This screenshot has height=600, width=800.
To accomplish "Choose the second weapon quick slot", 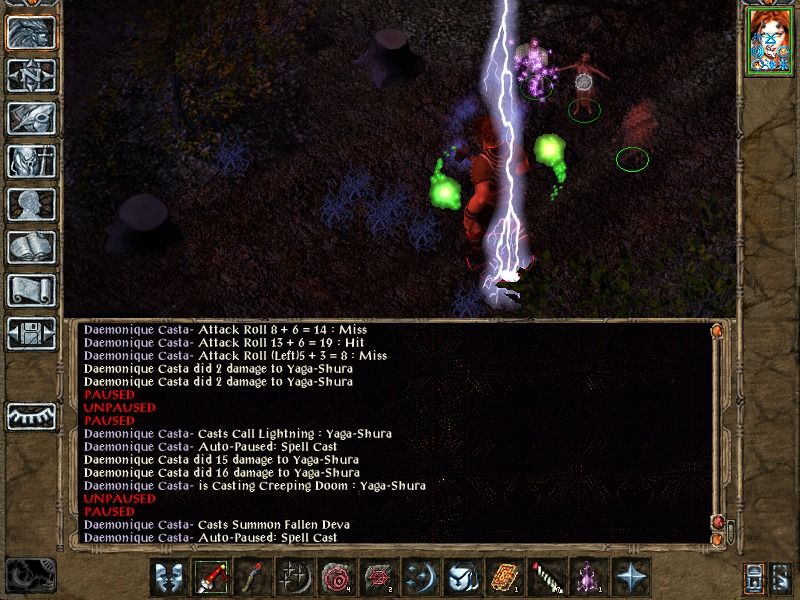I will point(253,577).
